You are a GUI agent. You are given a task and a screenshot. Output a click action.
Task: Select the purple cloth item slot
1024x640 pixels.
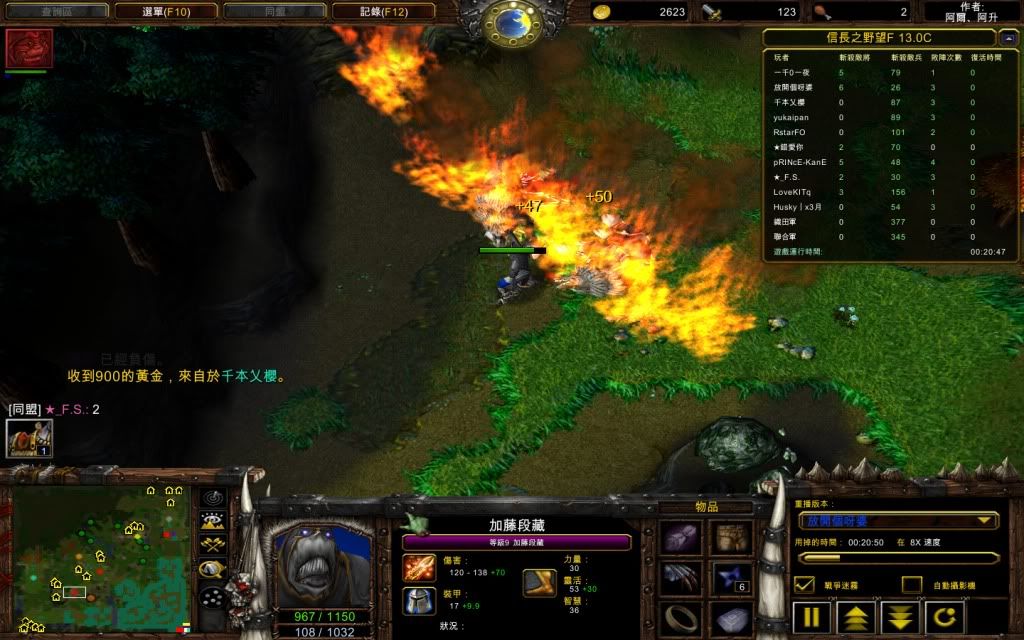click(x=680, y=538)
